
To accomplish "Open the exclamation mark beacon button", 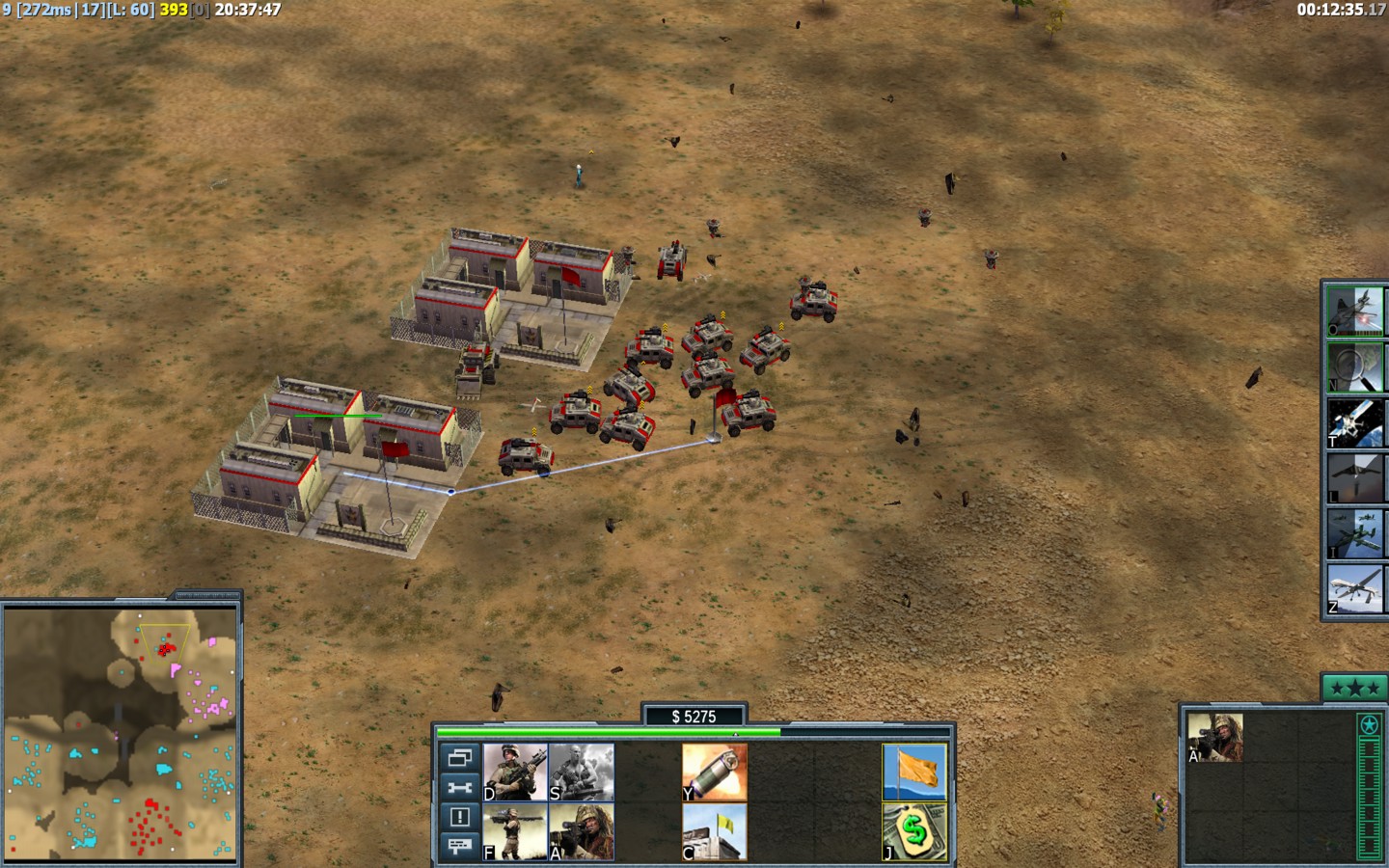I will point(460,817).
